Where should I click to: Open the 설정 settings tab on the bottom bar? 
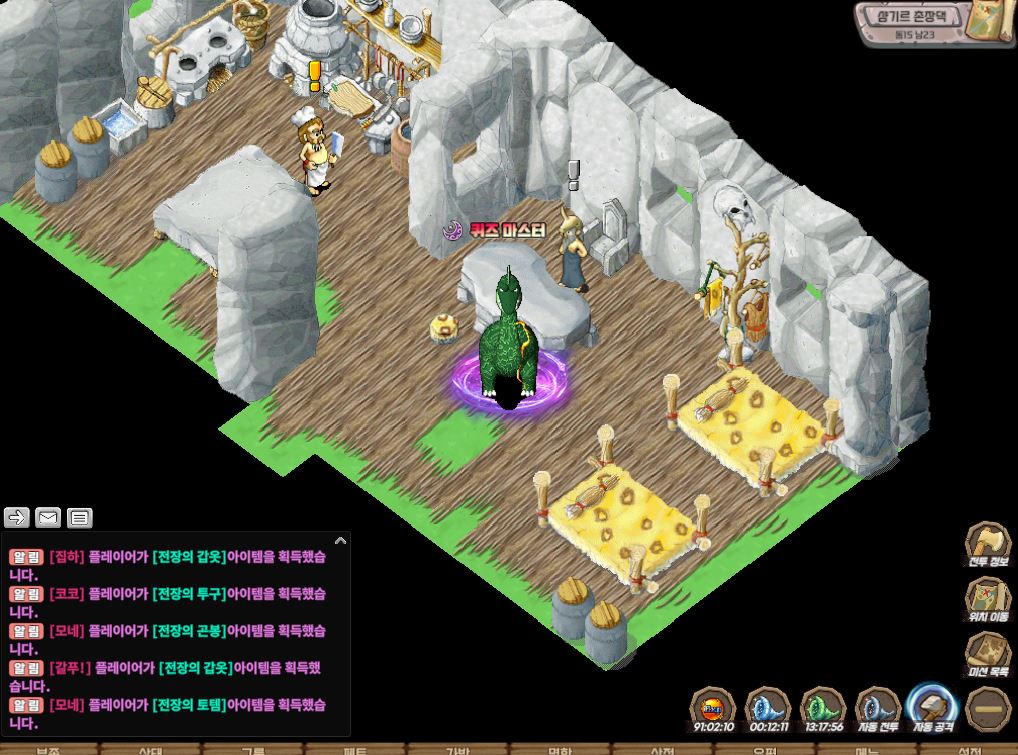coord(968,749)
